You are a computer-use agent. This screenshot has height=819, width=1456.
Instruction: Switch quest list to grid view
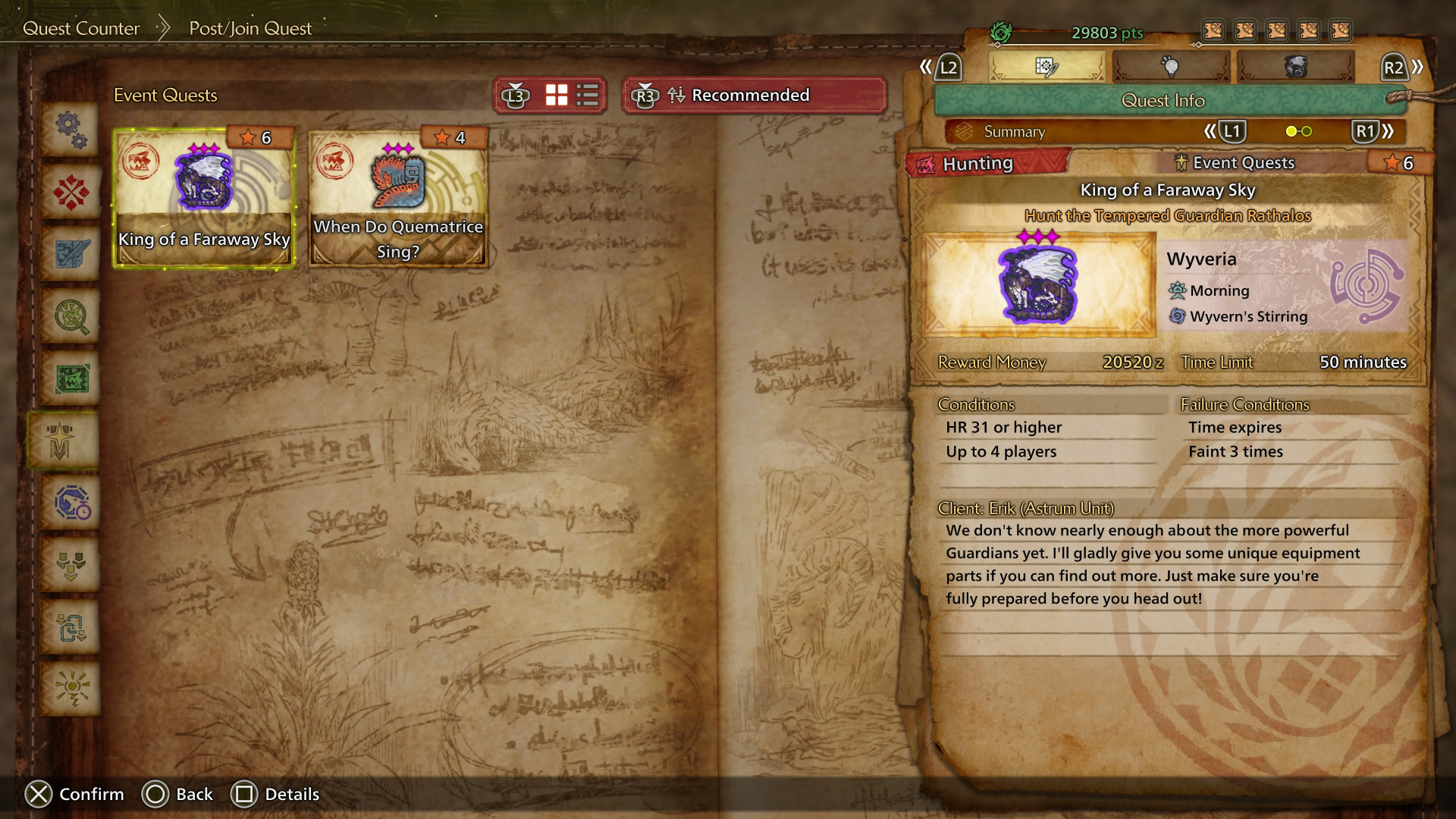[557, 96]
